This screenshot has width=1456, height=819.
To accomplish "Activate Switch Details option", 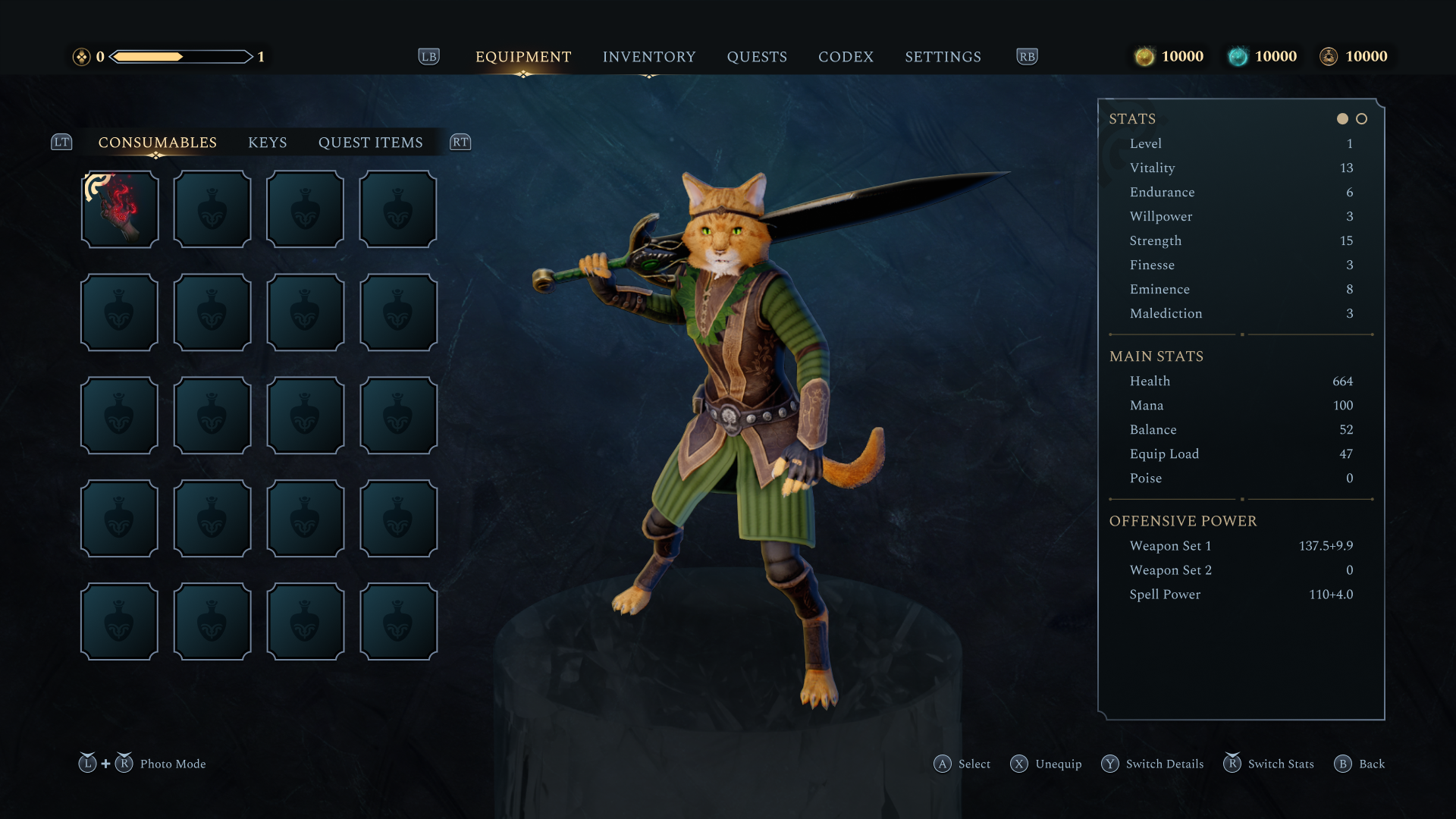I will (1153, 764).
